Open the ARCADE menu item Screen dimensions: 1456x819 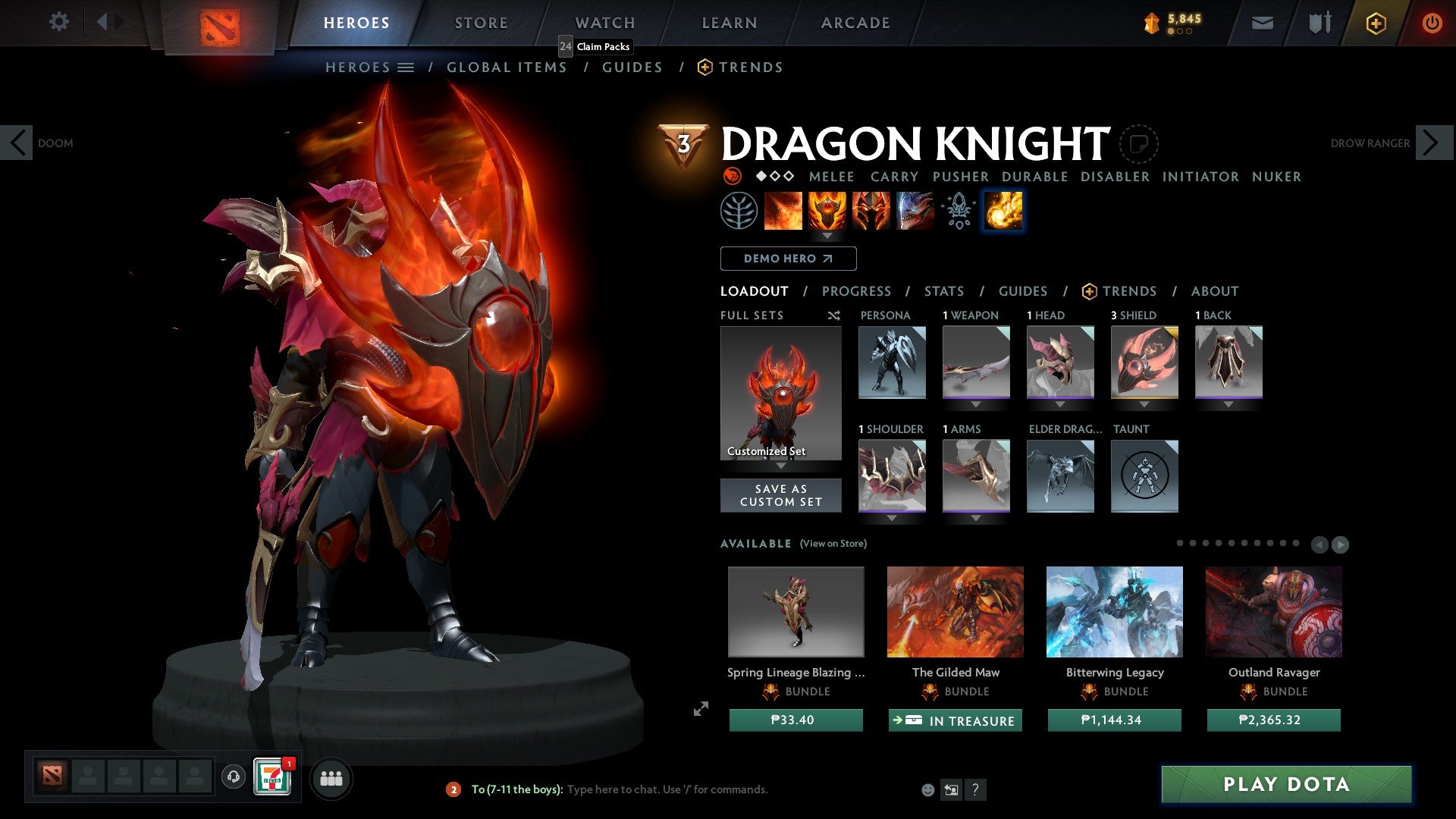click(x=855, y=23)
